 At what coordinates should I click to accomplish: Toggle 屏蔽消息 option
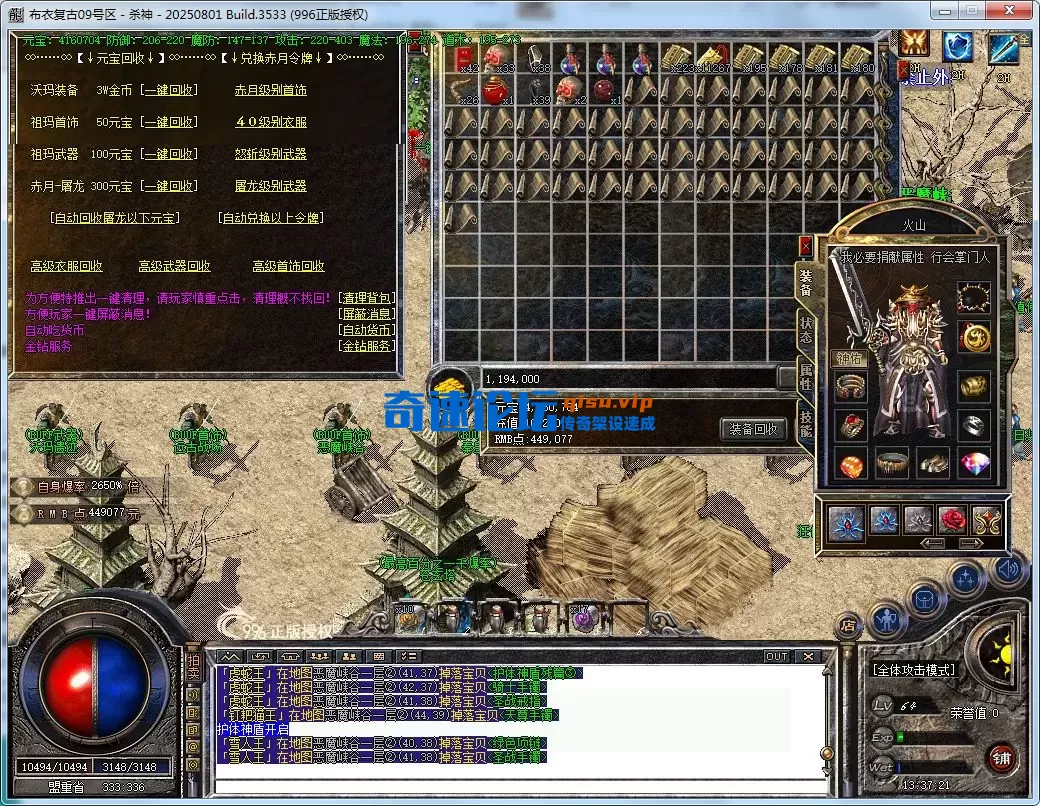367,314
